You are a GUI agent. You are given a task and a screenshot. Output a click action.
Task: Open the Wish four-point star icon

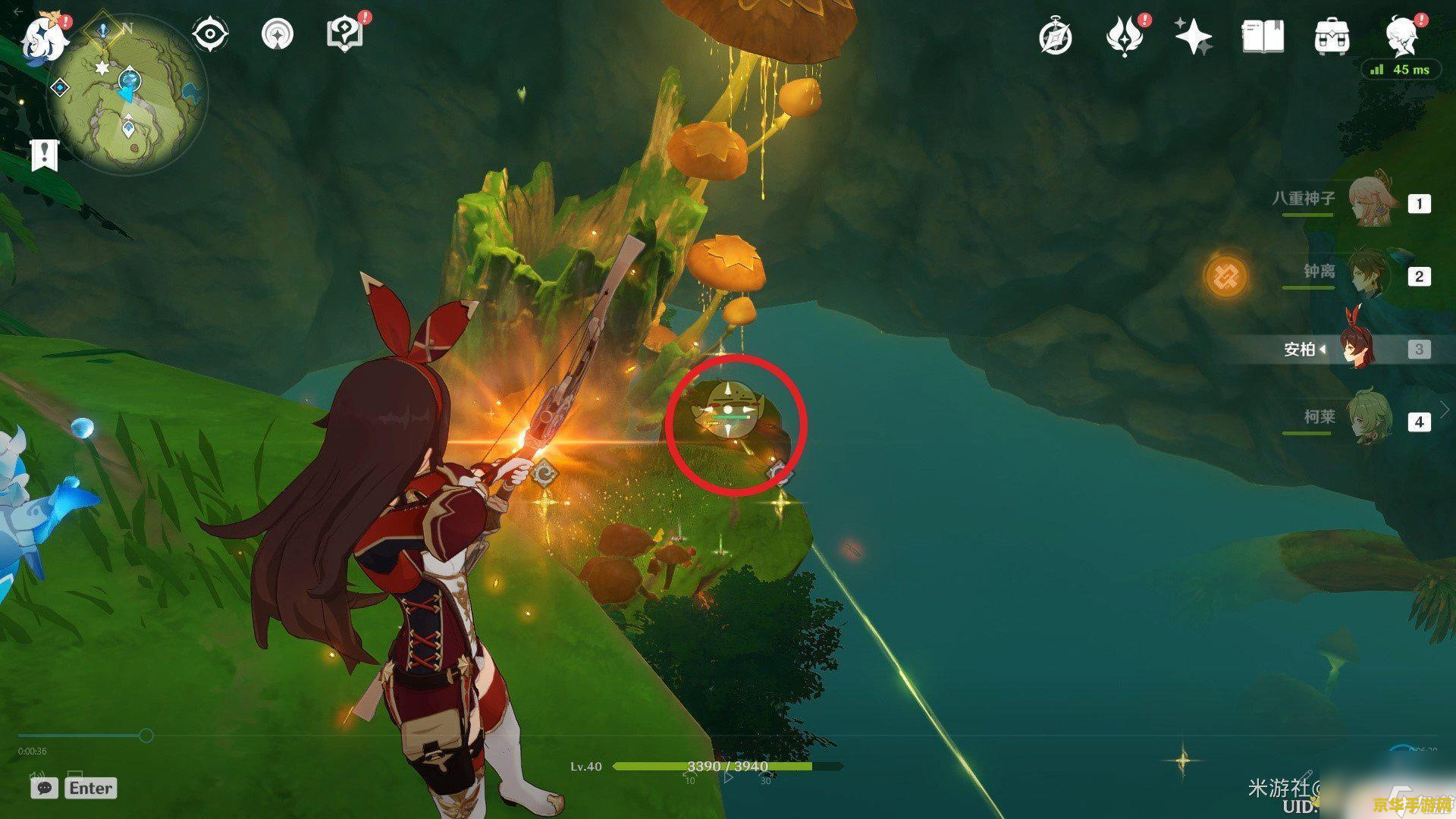pos(1193,36)
